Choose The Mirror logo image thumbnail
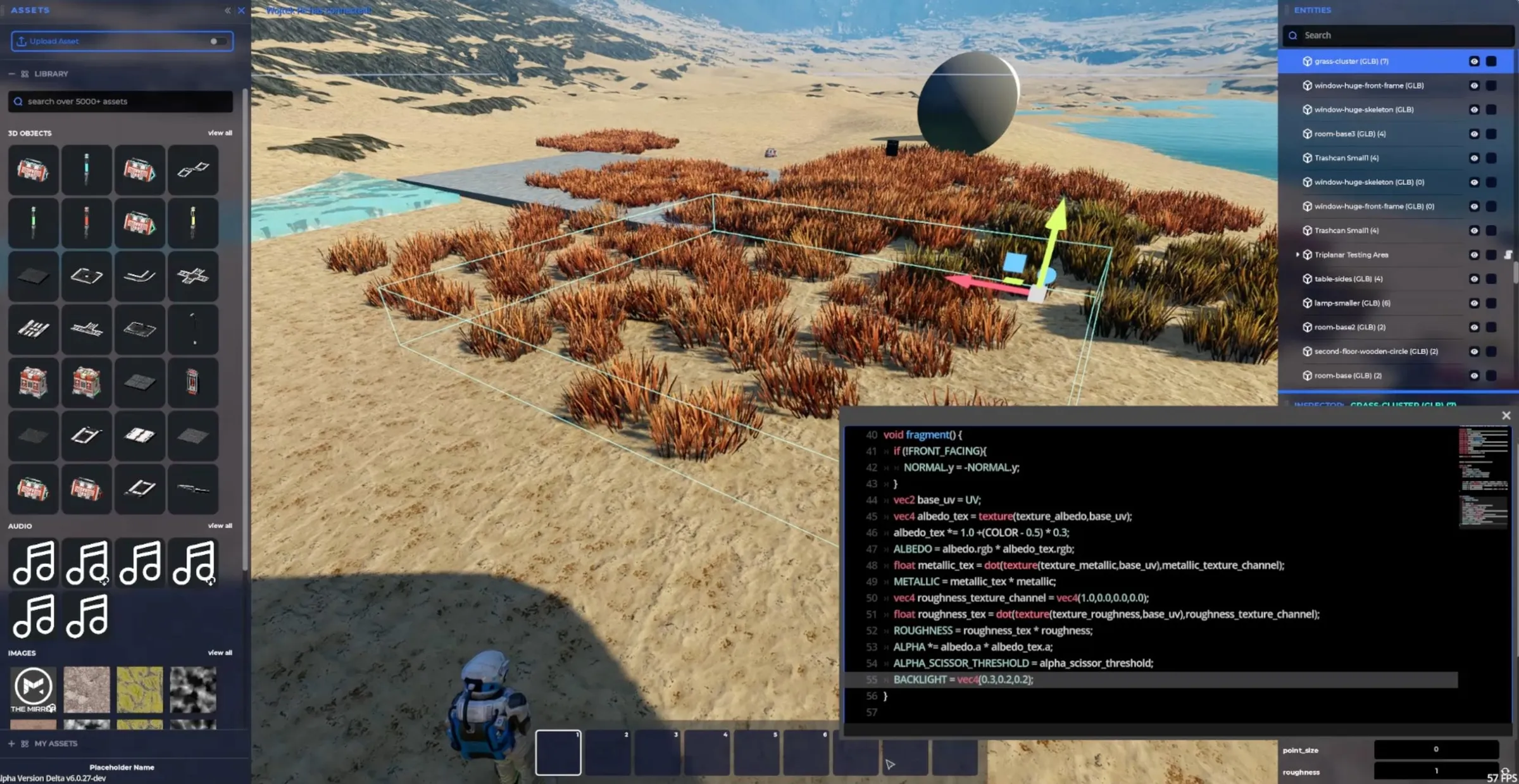The width and height of the screenshot is (1519, 784). click(34, 688)
